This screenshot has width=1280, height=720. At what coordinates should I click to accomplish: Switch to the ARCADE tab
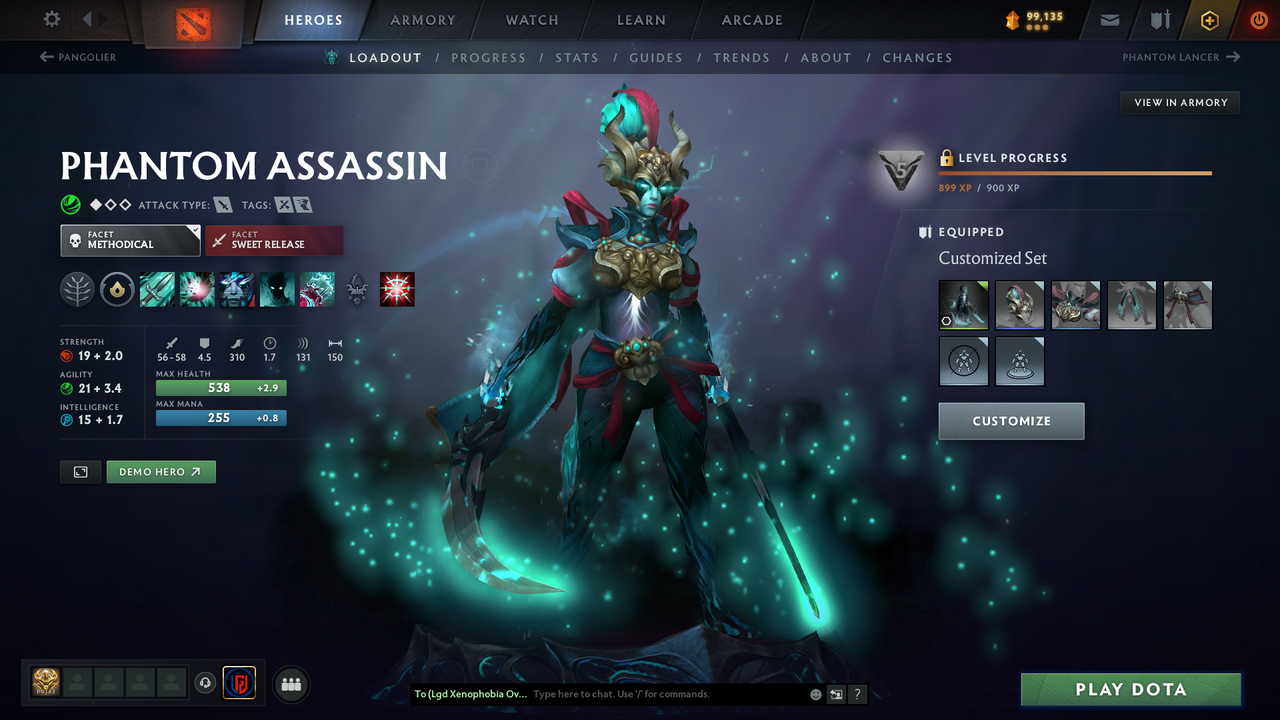pos(751,20)
